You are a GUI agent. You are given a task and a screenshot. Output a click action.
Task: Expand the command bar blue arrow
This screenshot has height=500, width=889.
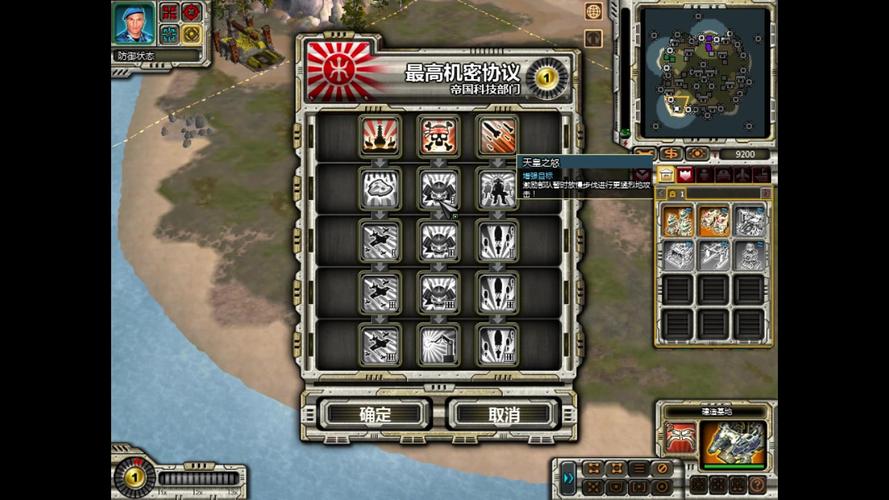(x=567, y=476)
